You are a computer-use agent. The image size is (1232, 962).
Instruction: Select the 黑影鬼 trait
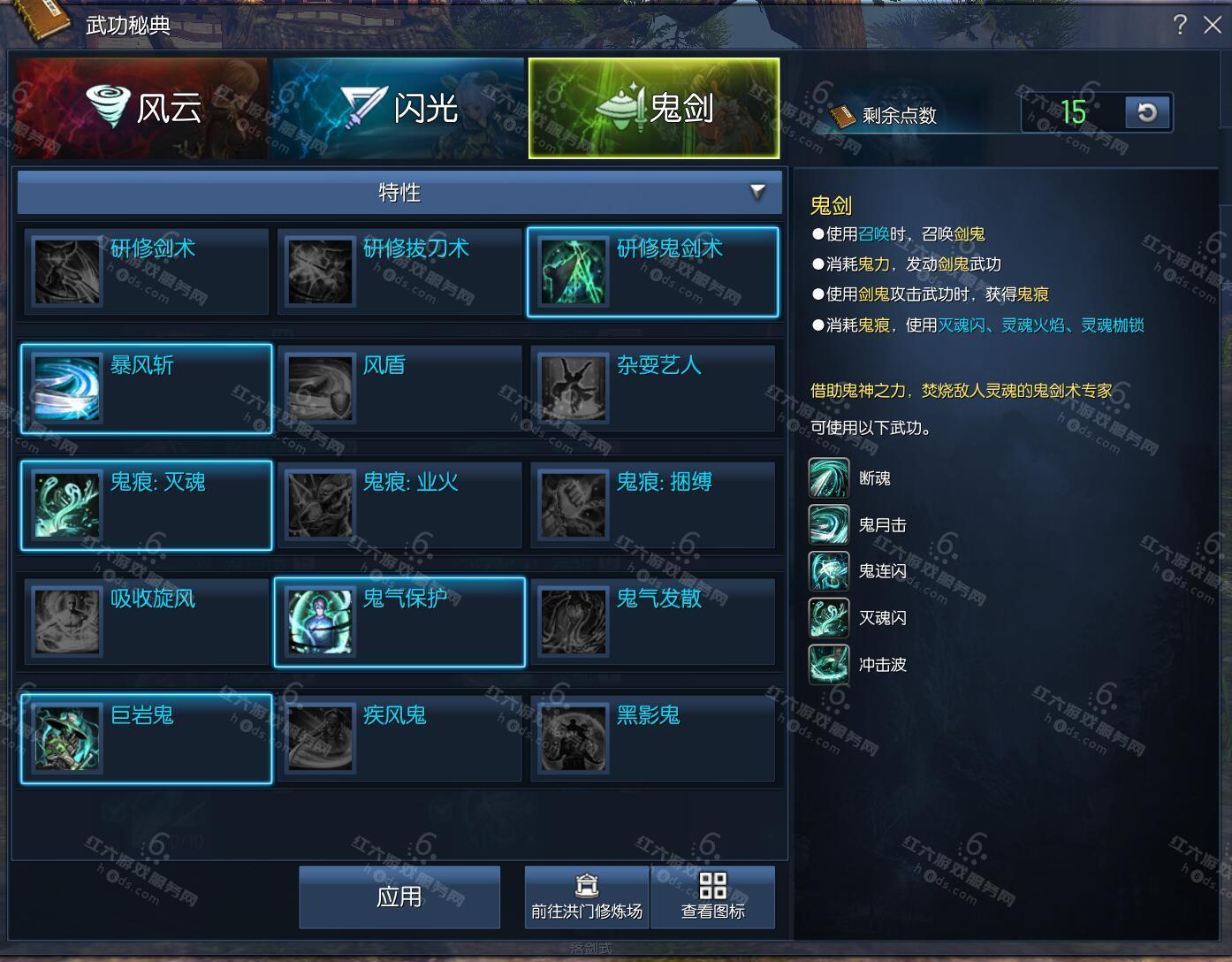click(x=653, y=738)
